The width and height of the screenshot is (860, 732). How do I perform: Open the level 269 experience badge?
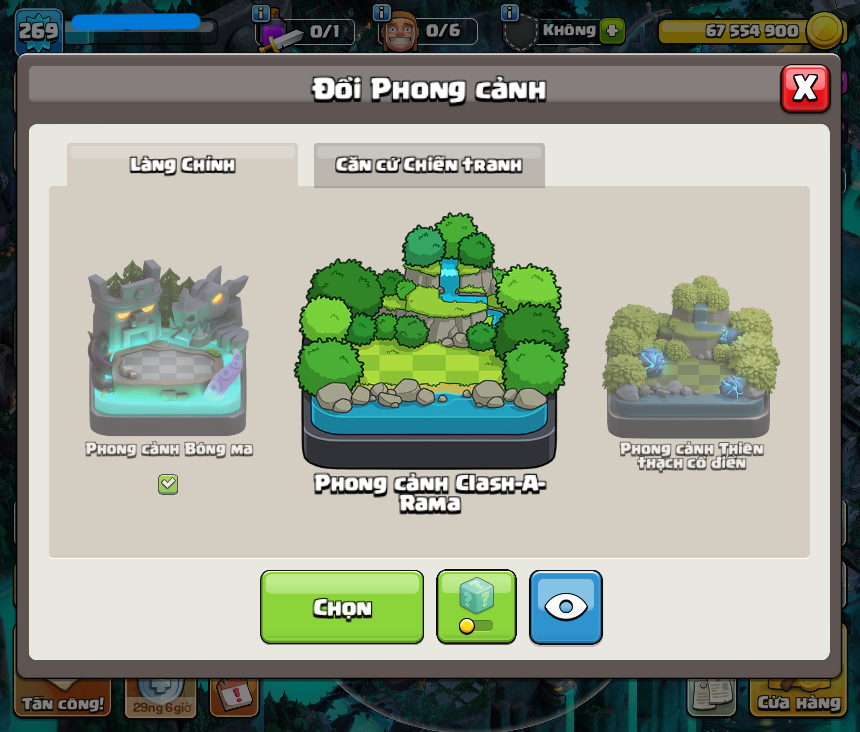(x=39, y=31)
